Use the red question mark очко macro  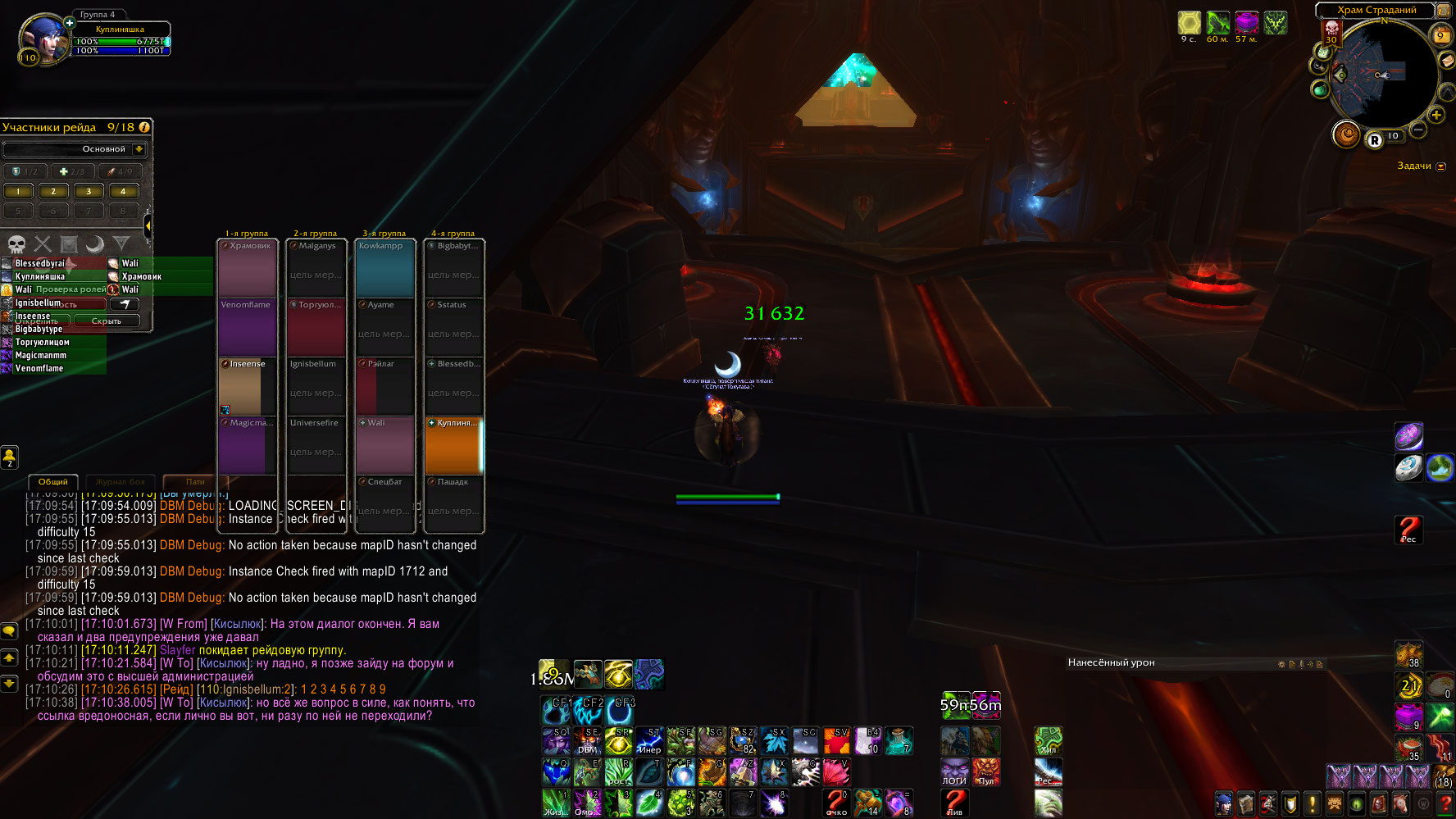pyautogui.click(x=836, y=803)
